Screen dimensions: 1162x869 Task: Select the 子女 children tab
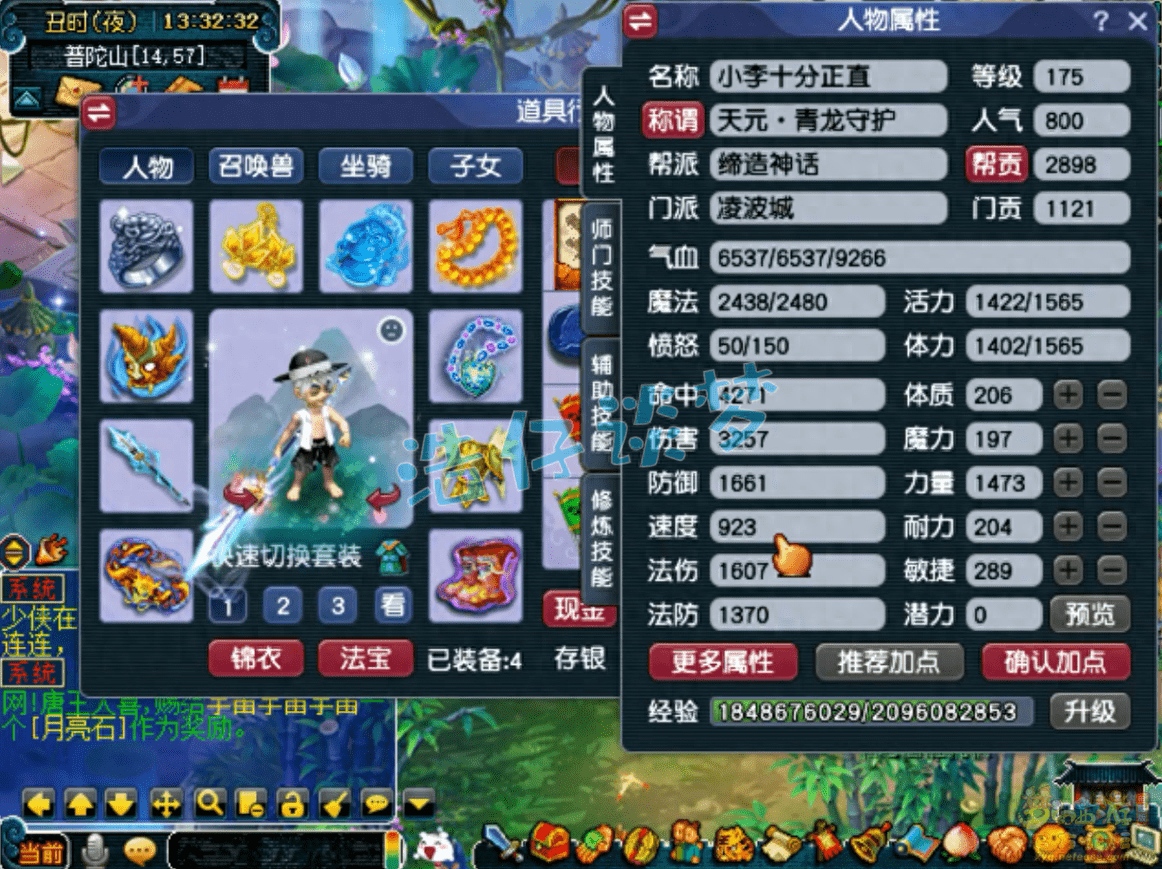click(x=475, y=166)
